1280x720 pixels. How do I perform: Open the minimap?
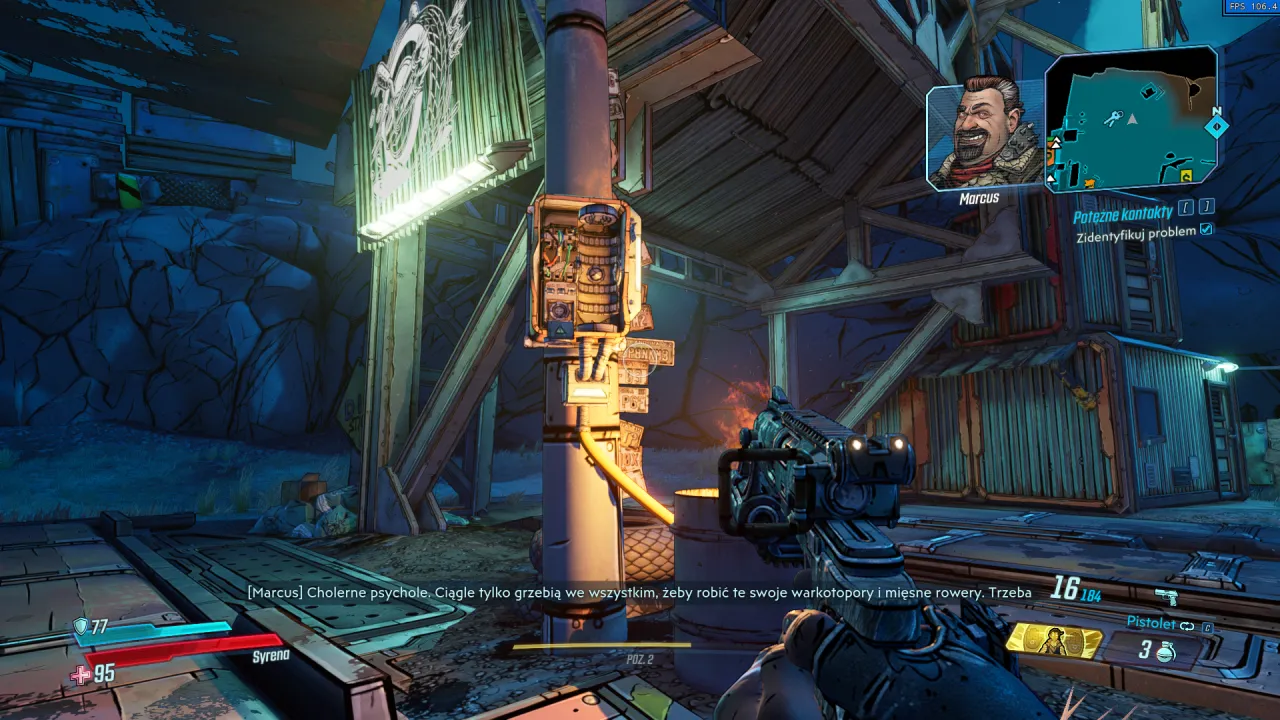(1132, 120)
